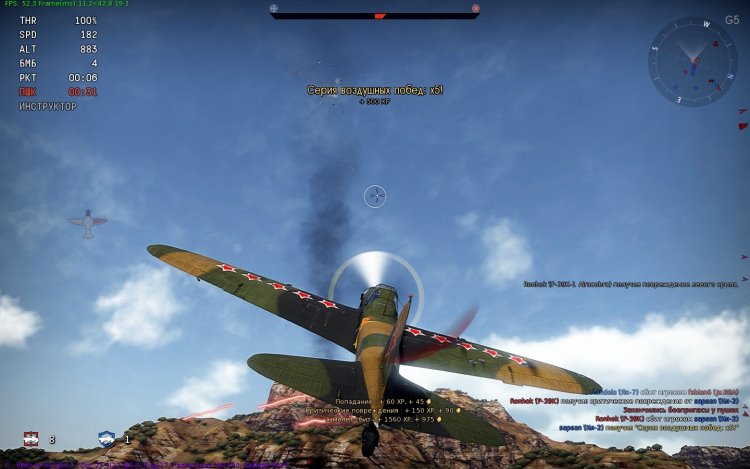Click the circular minimap radar
This screenshot has height=469, width=750.
point(692,61)
